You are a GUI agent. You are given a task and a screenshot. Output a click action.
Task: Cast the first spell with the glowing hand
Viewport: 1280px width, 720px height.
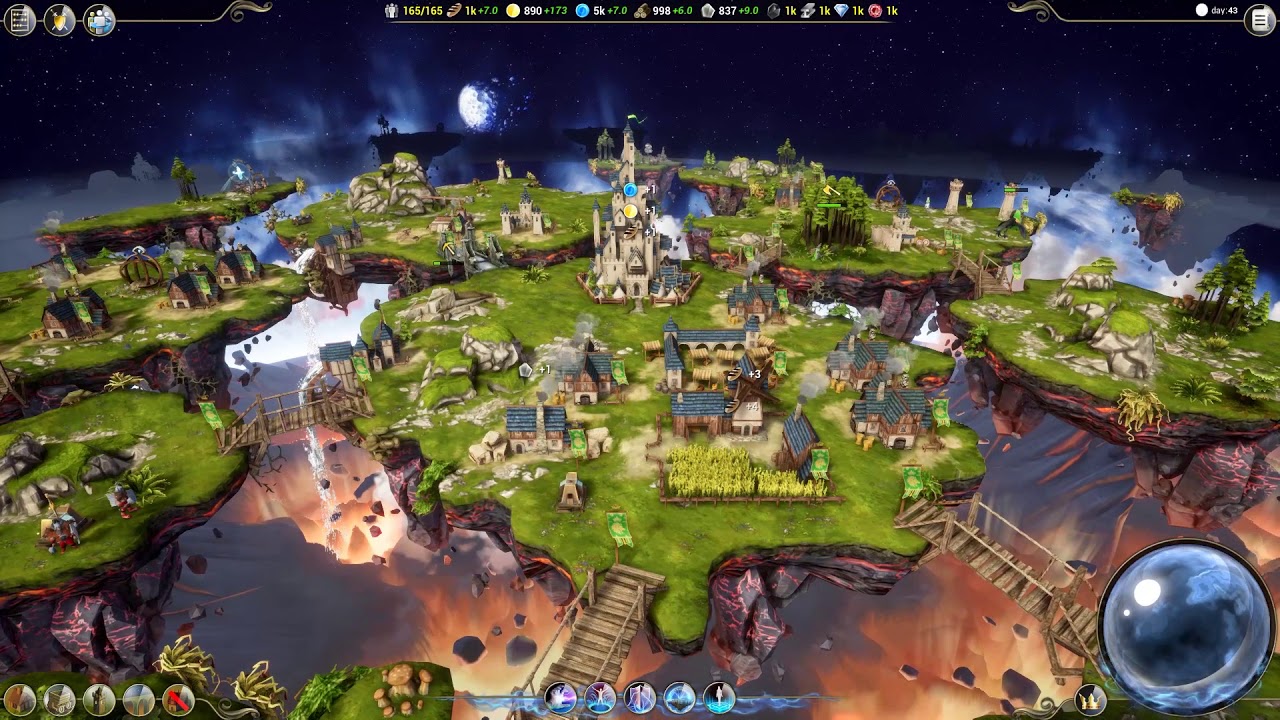pos(559,697)
